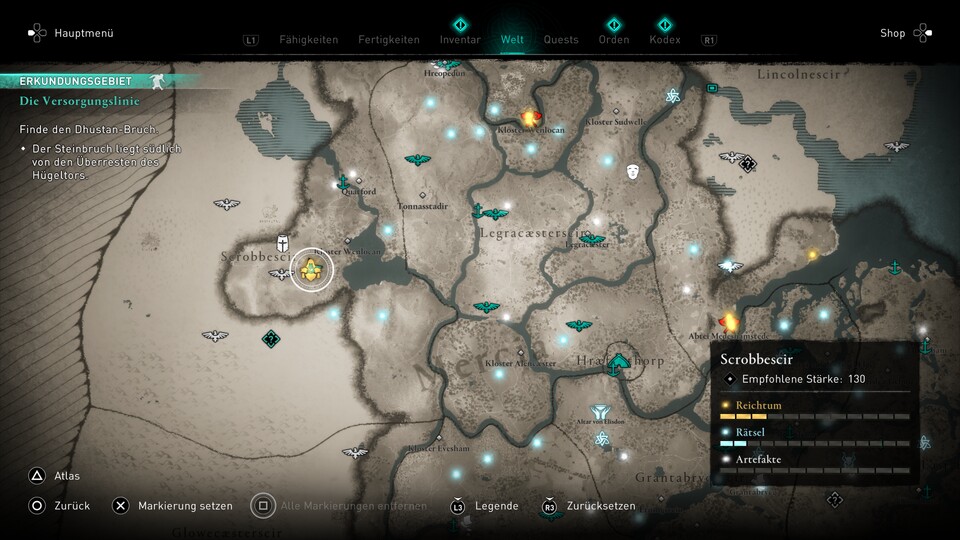
Task: Click the white mask marker on map
Action: pos(633,172)
